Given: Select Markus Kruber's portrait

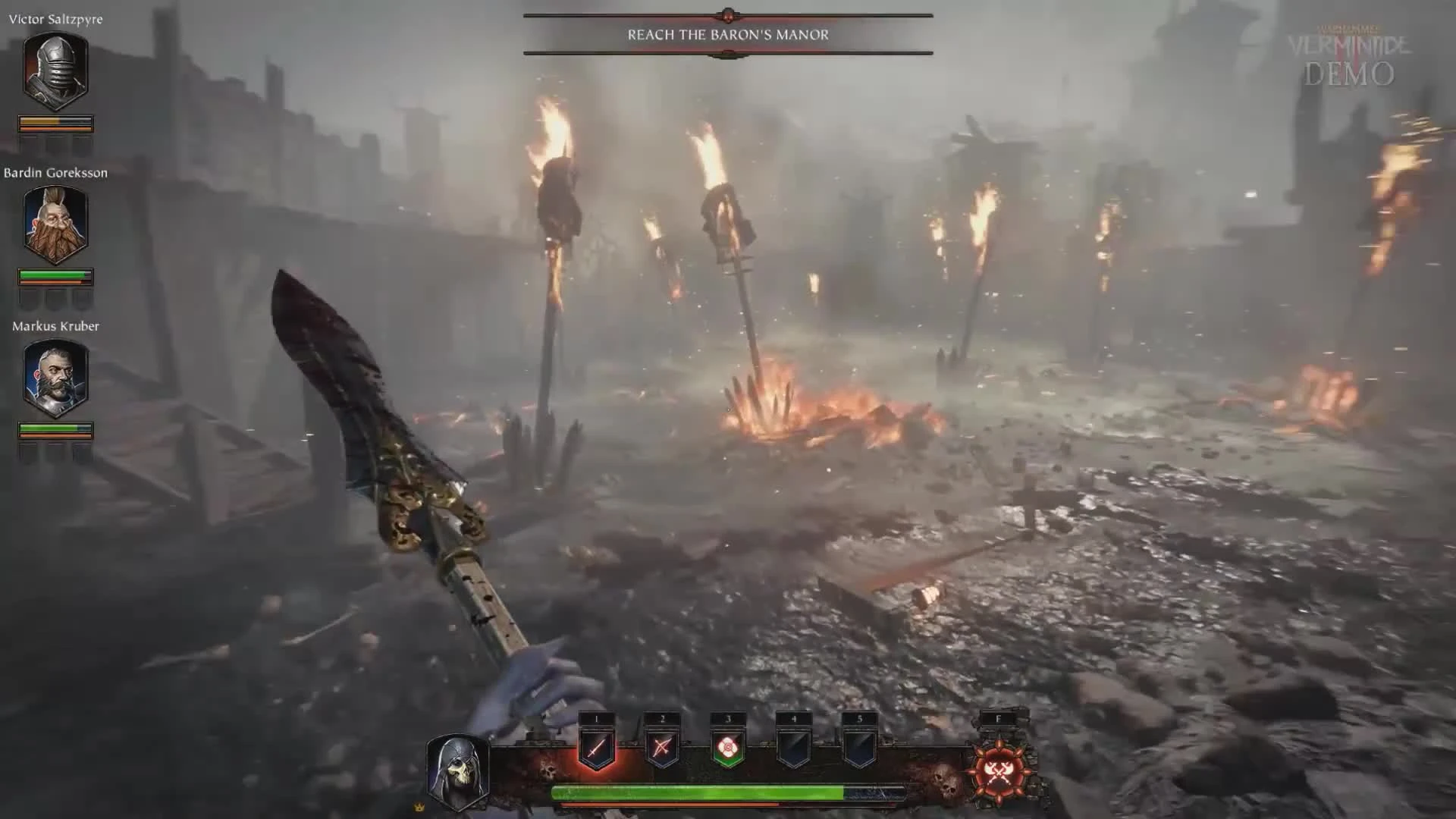Looking at the screenshot, I should click(x=55, y=377).
